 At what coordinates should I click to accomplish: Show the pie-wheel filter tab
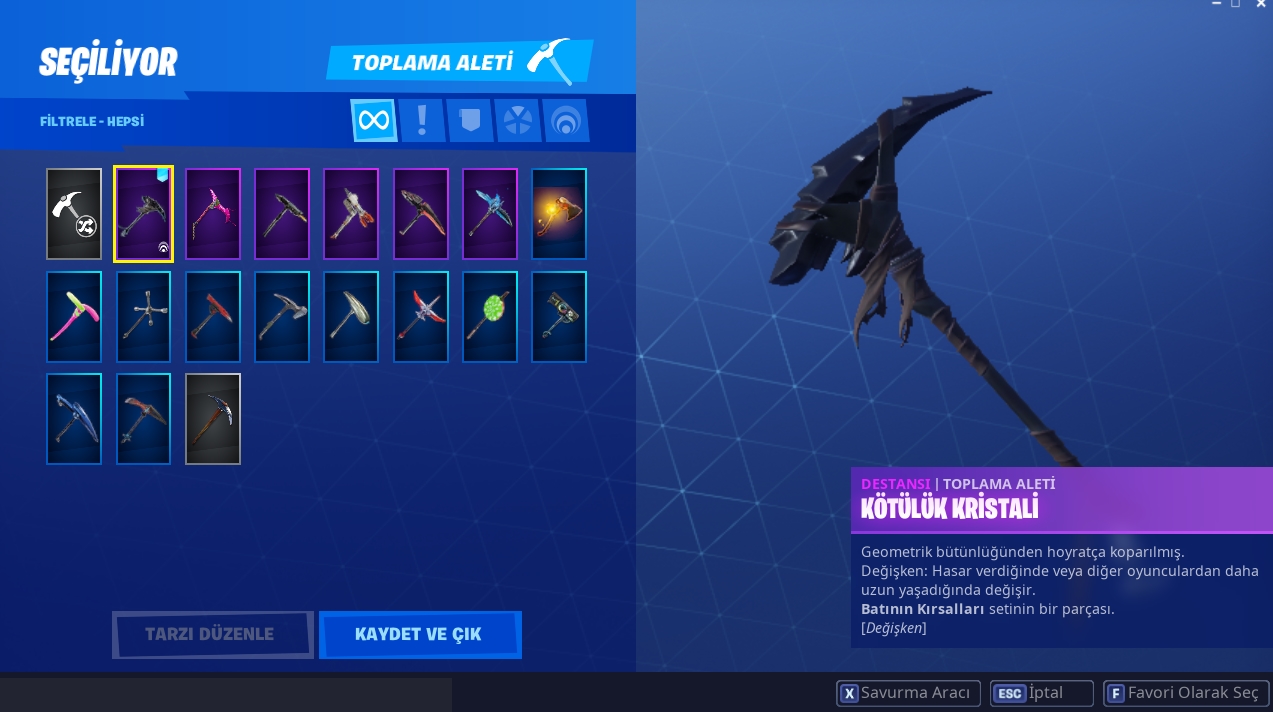click(x=518, y=121)
